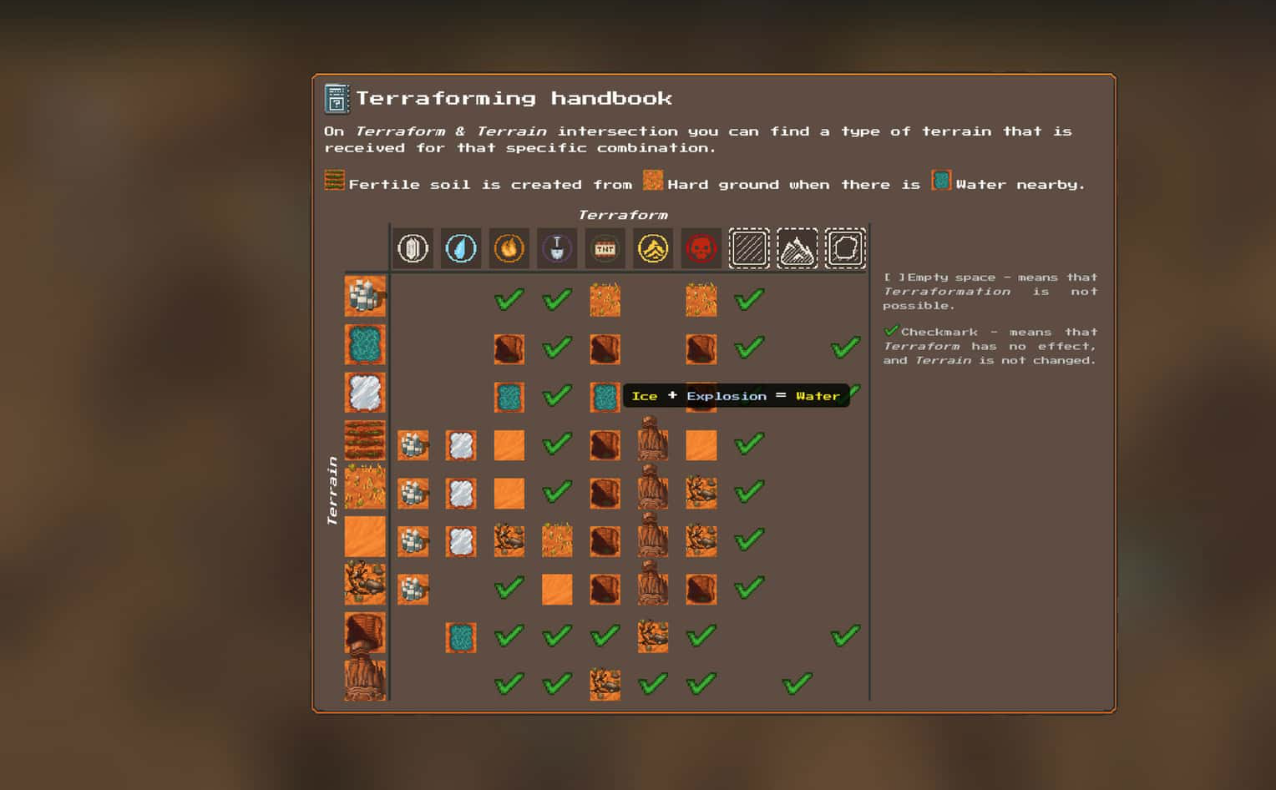Viewport: 1276px width, 790px height.
Task: Select the fertile soil terrain row header
Action: (365, 441)
